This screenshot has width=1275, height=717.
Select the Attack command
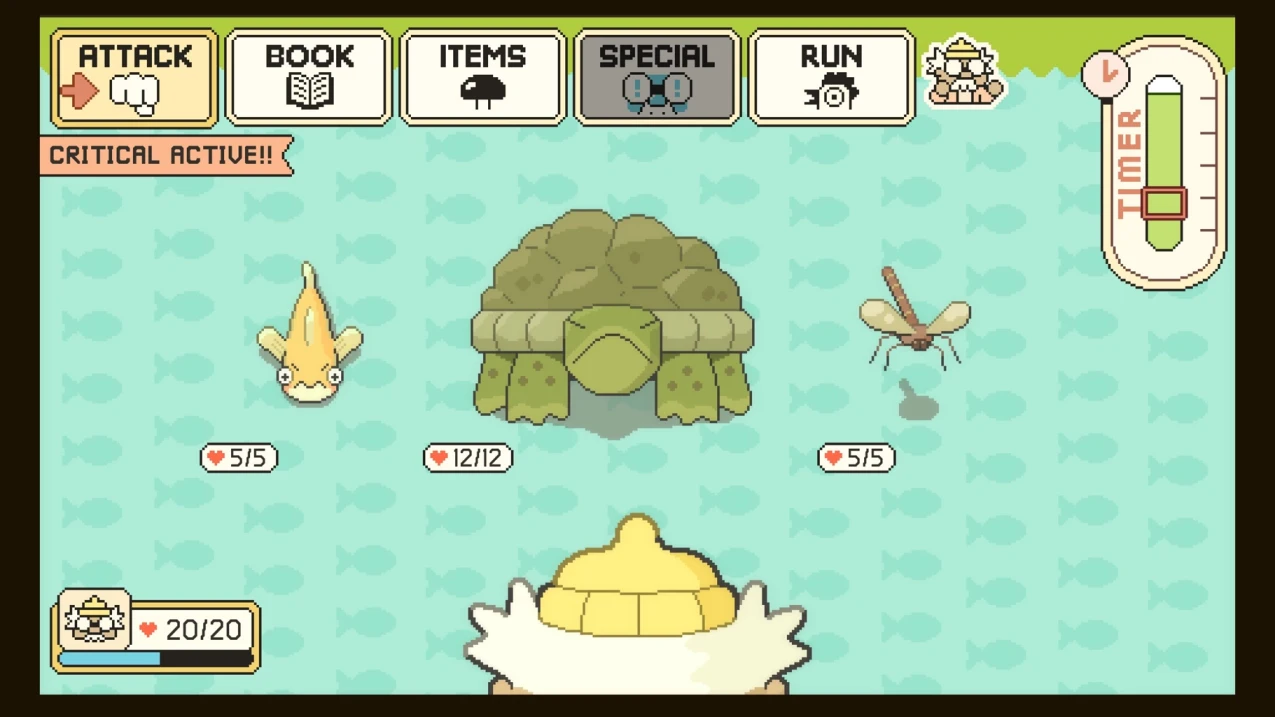(134, 77)
